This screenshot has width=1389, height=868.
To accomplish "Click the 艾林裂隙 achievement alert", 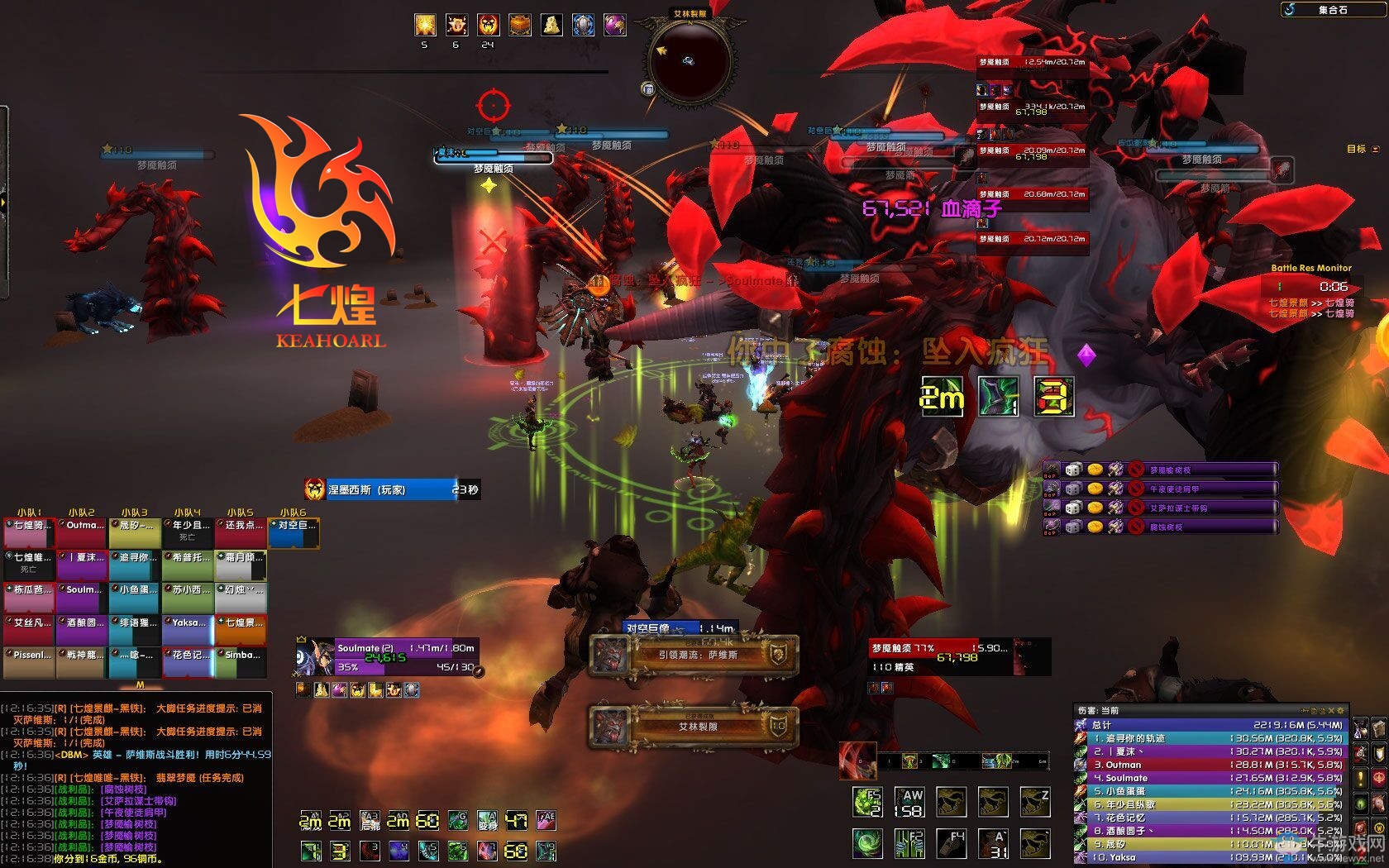I will click(694, 727).
